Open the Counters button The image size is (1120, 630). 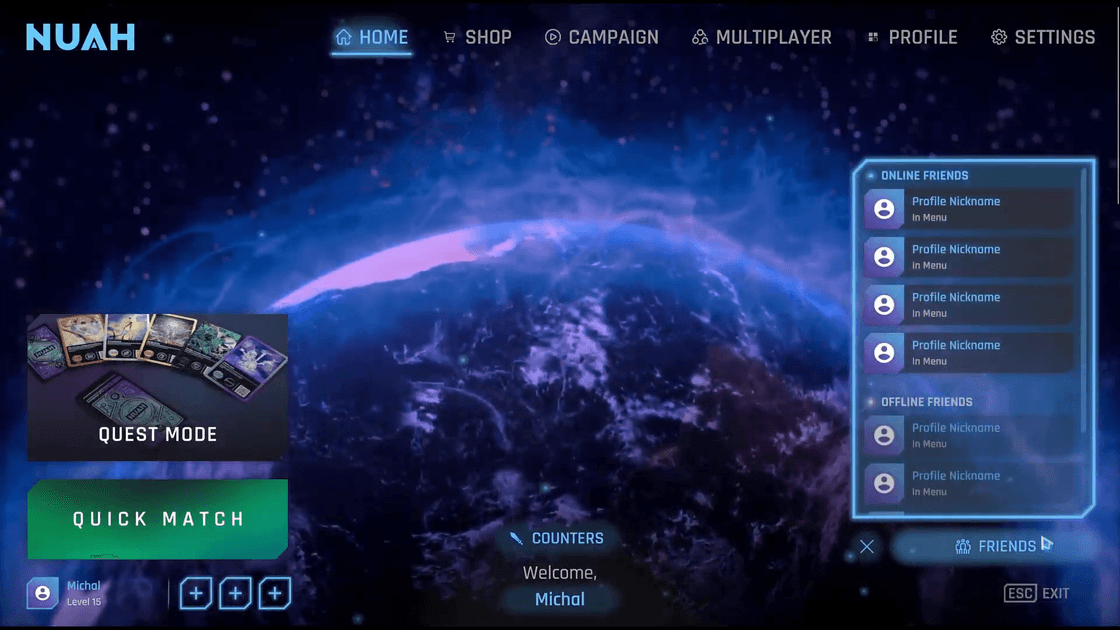click(x=556, y=538)
